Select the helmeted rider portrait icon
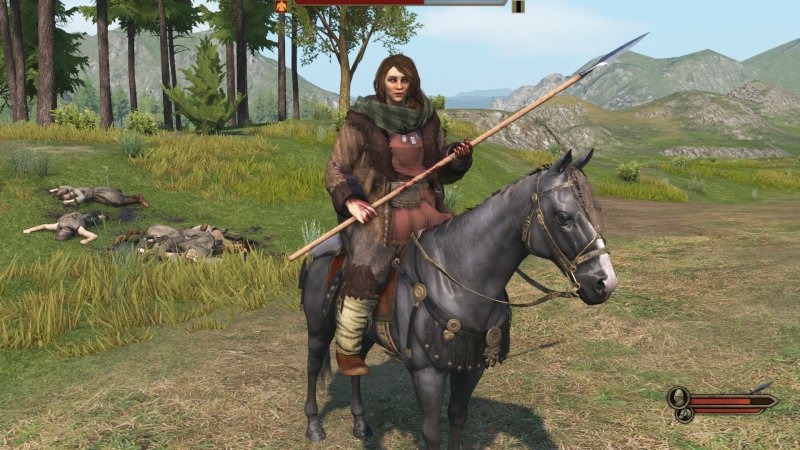The width and height of the screenshot is (800, 450). [679, 397]
